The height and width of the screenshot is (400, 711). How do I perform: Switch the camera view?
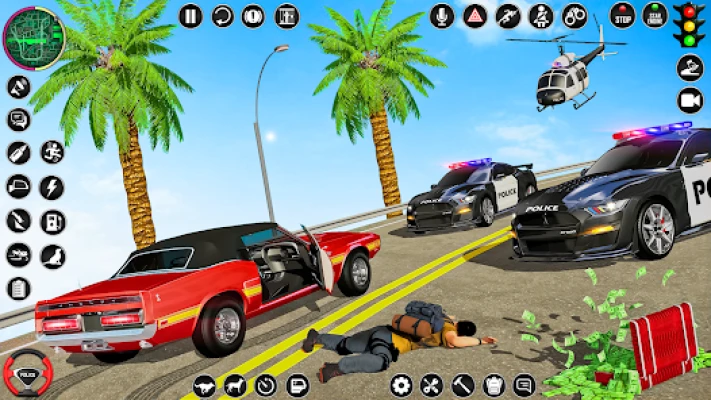coord(690,100)
